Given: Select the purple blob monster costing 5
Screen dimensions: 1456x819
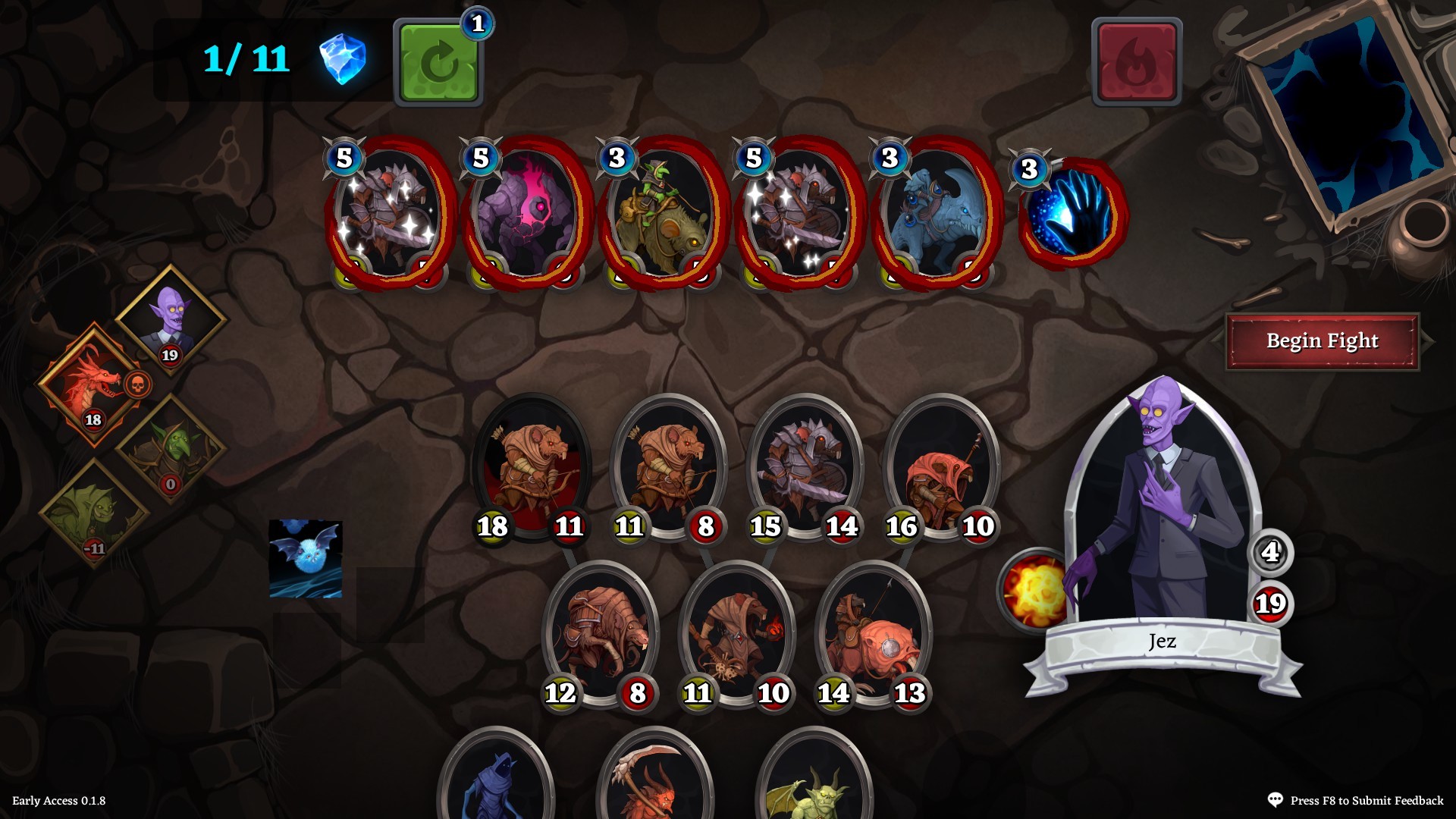Looking at the screenshot, I should pos(527,212).
